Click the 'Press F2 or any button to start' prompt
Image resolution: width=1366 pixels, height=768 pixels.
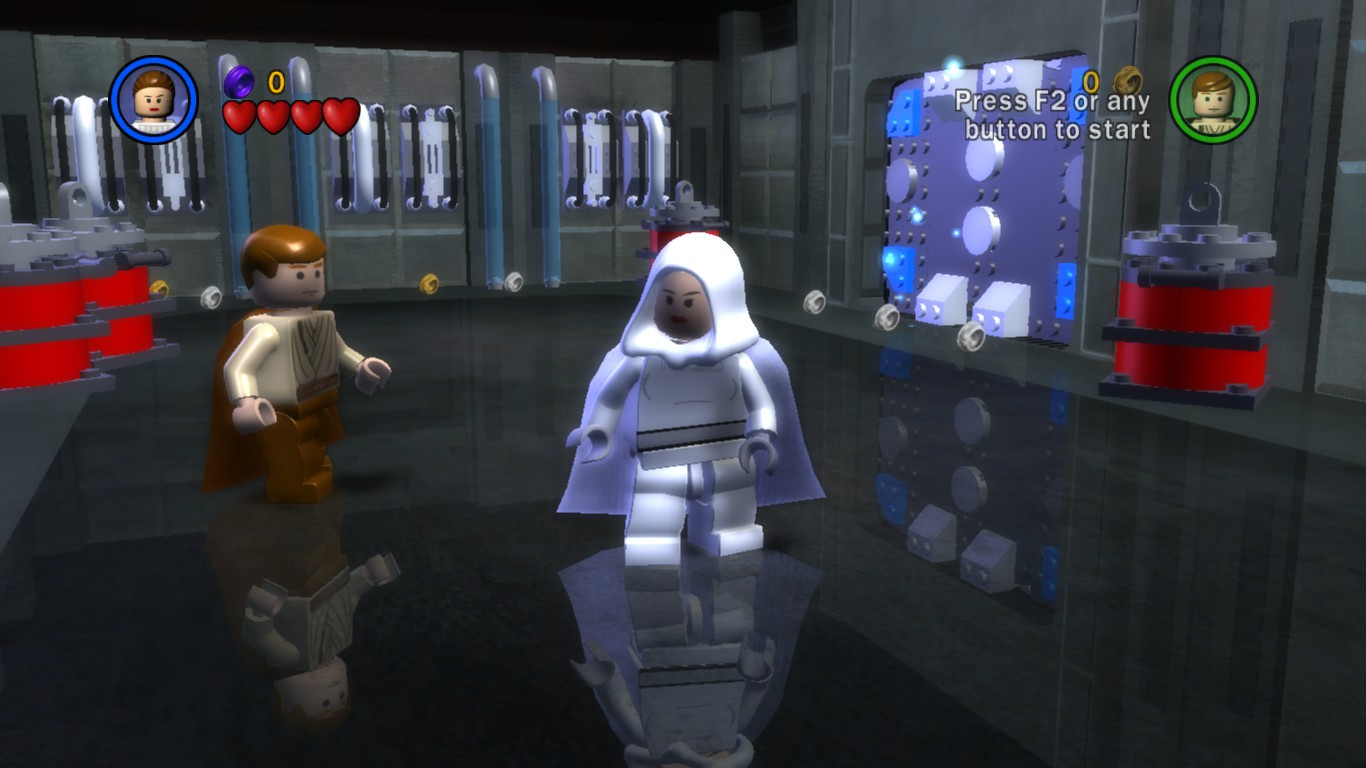pos(1057,118)
